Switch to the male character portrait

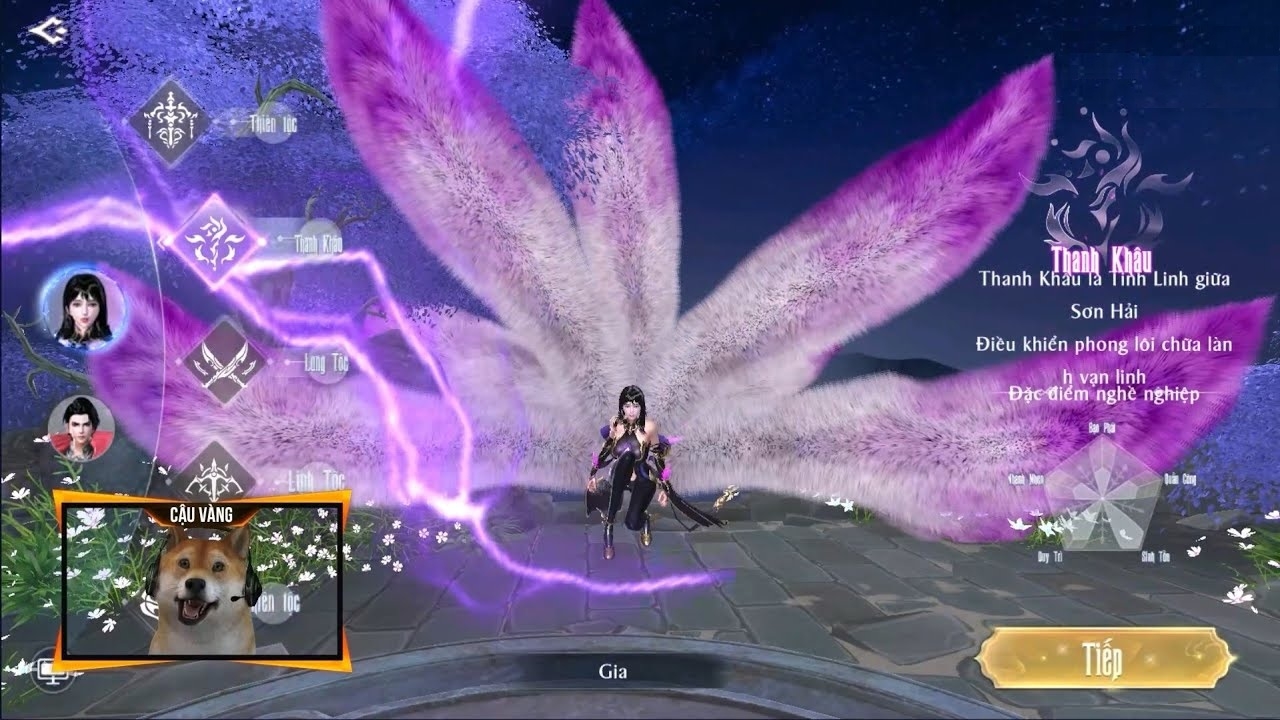pyautogui.click(x=82, y=428)
